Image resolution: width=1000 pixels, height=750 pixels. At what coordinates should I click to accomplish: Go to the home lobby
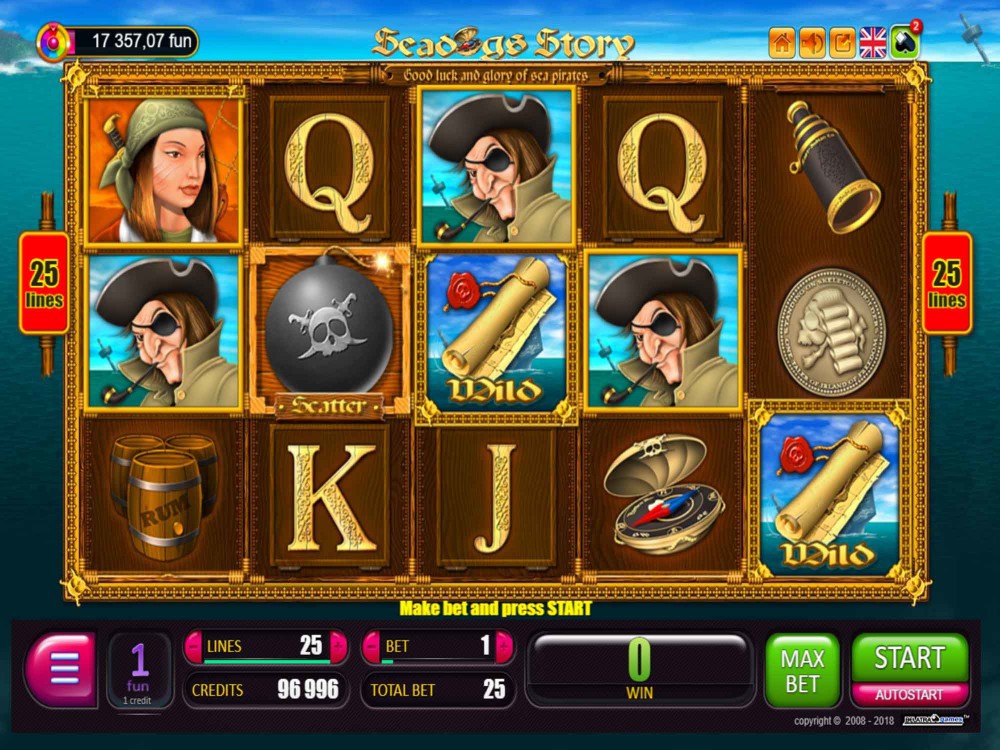[x=782, y=42]
